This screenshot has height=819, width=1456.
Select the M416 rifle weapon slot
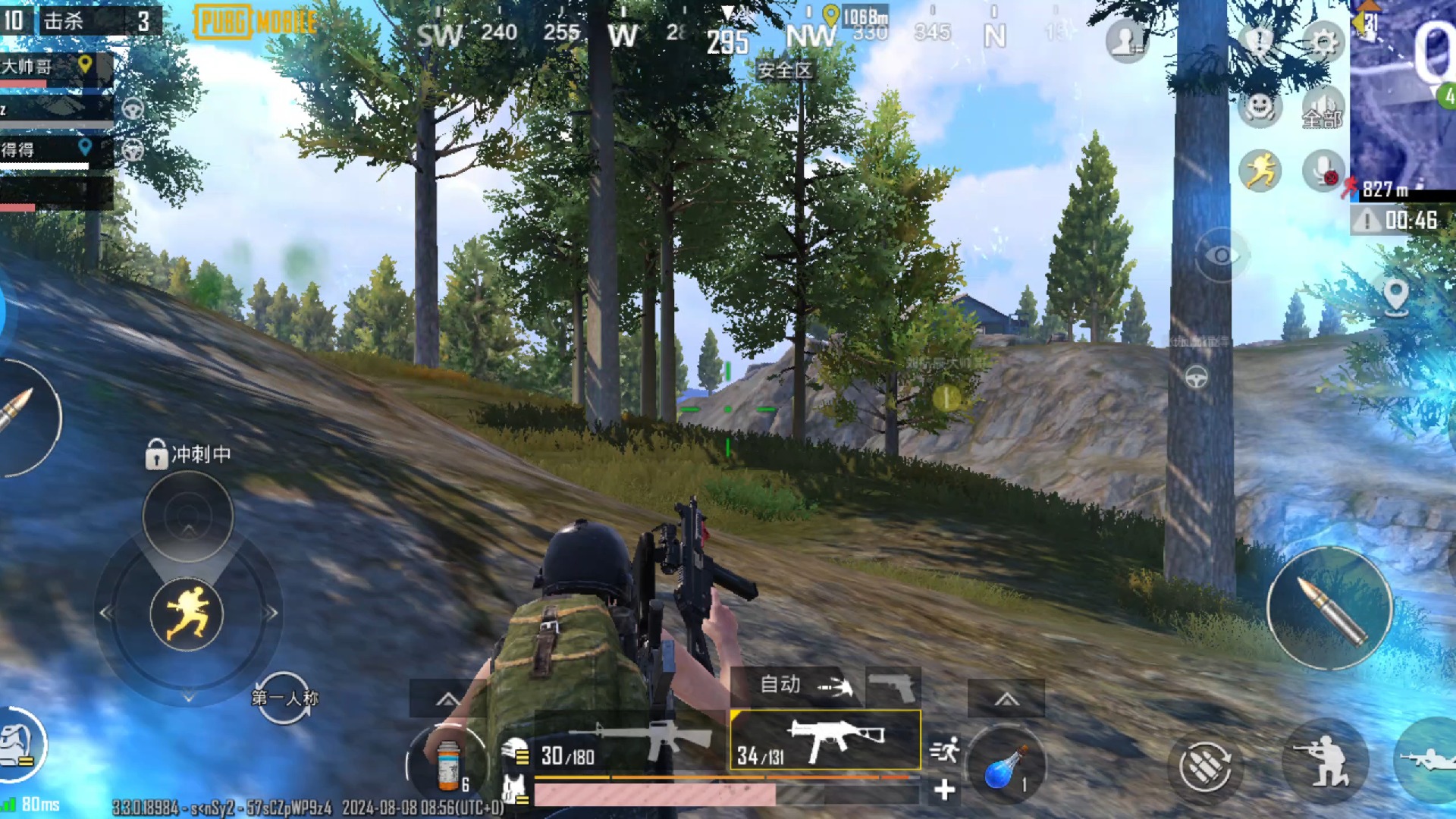pos(631,742)
